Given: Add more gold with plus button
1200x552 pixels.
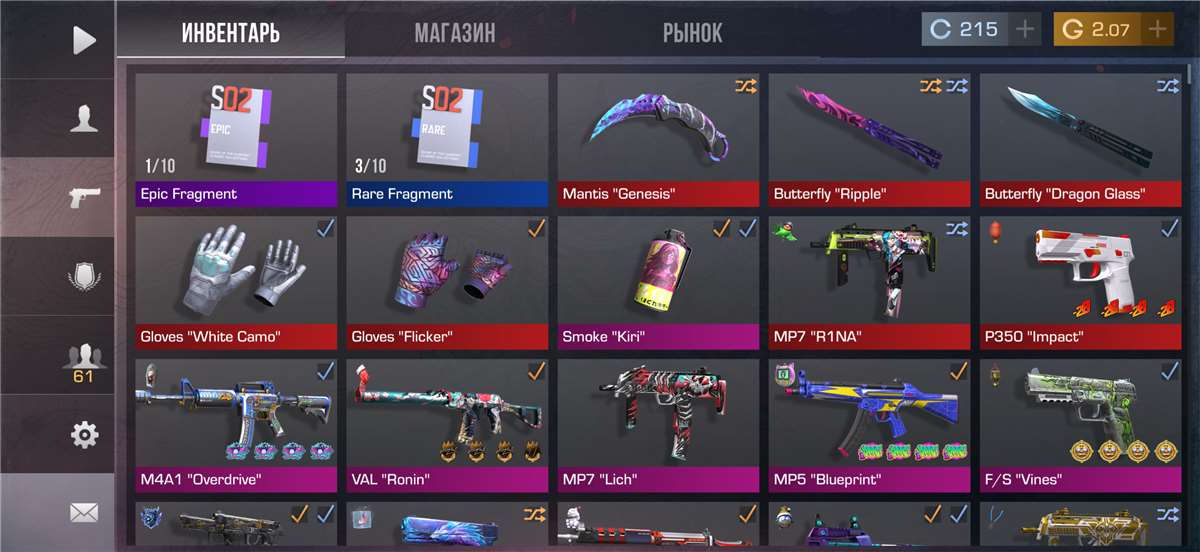Looking at the screenshot, I should [x=1157, y=30].
